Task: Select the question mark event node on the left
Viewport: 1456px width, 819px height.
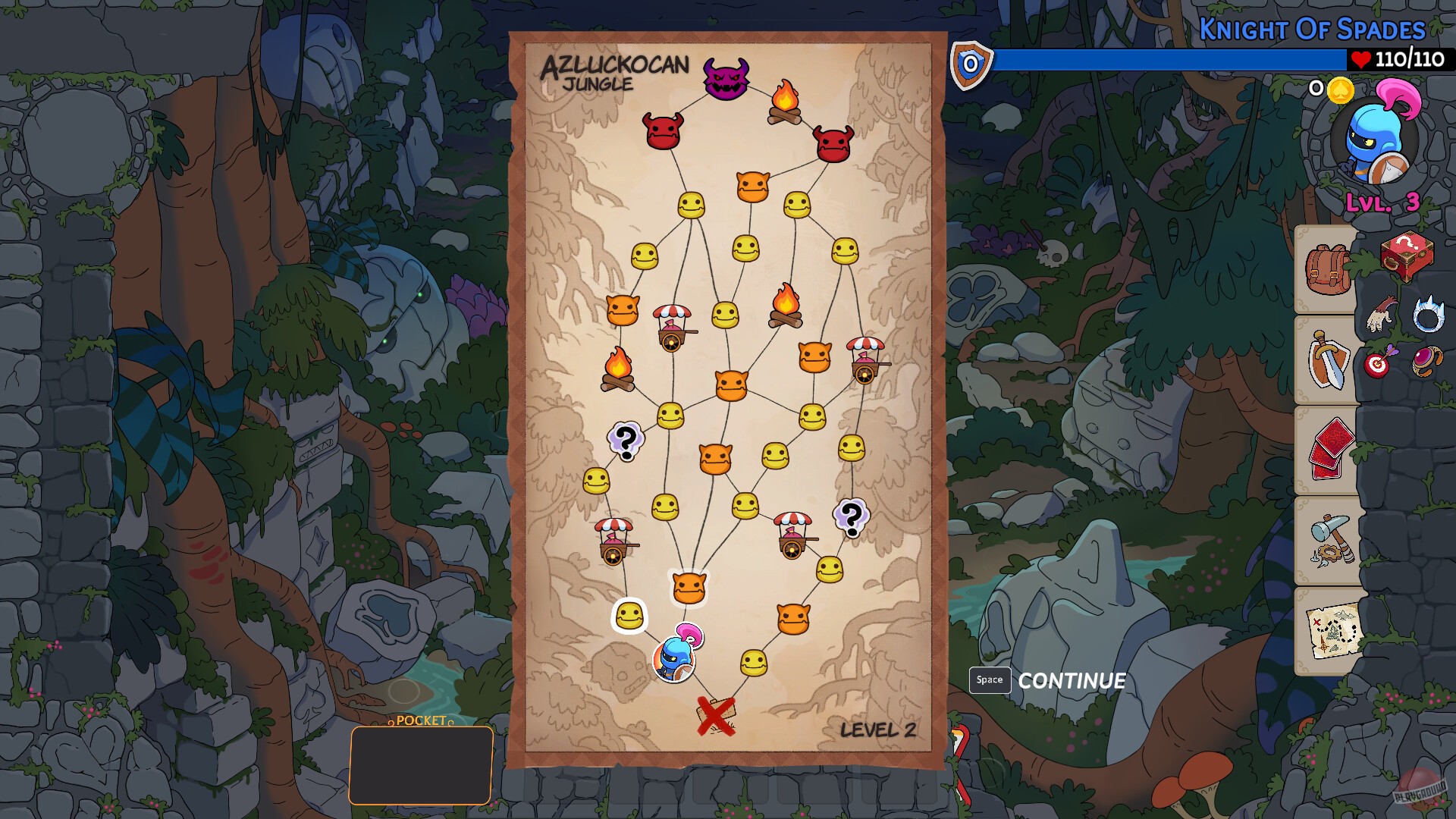Action: tap(626, 441)
